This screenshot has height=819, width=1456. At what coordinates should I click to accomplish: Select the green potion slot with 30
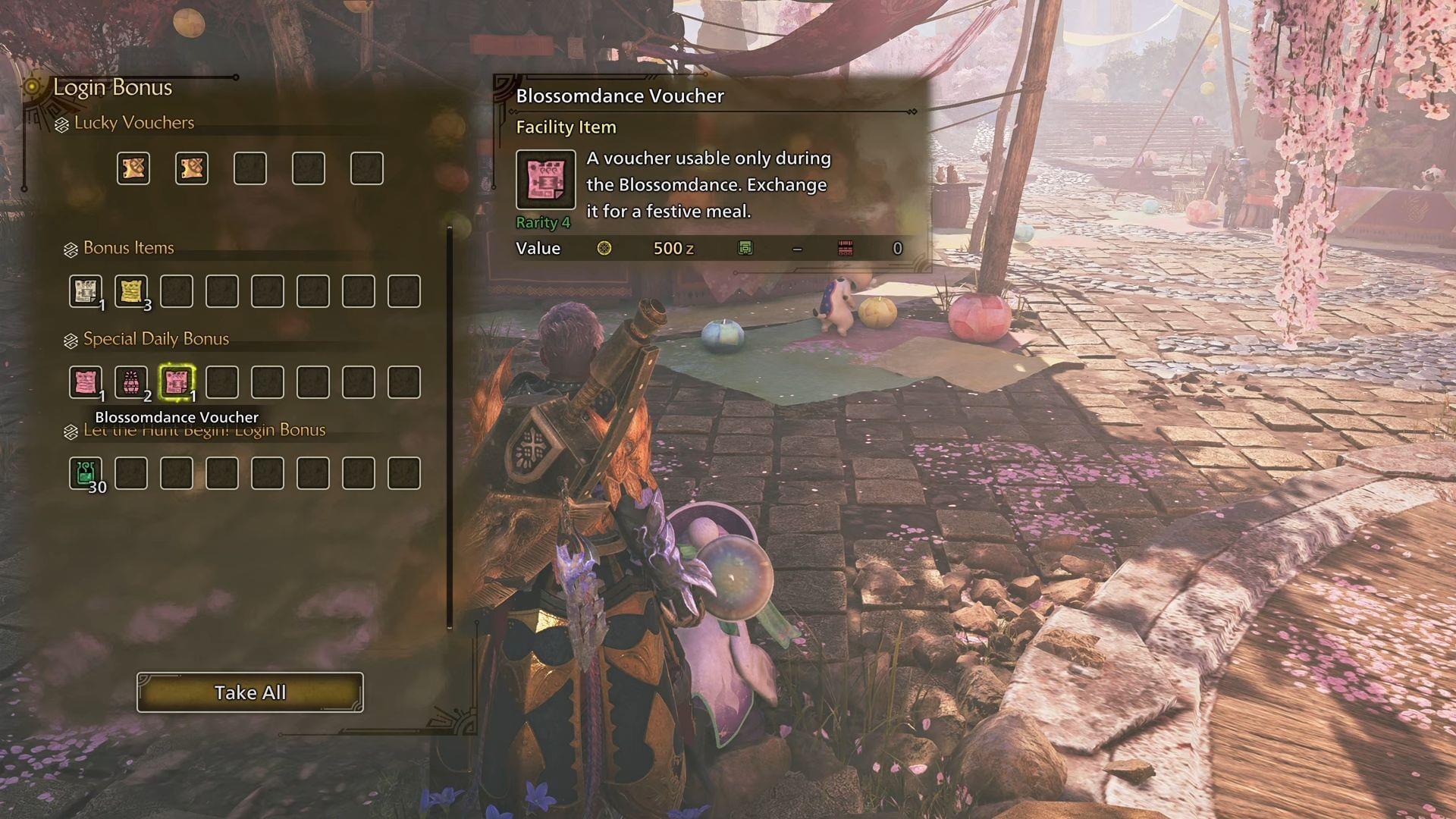(85, 472)
